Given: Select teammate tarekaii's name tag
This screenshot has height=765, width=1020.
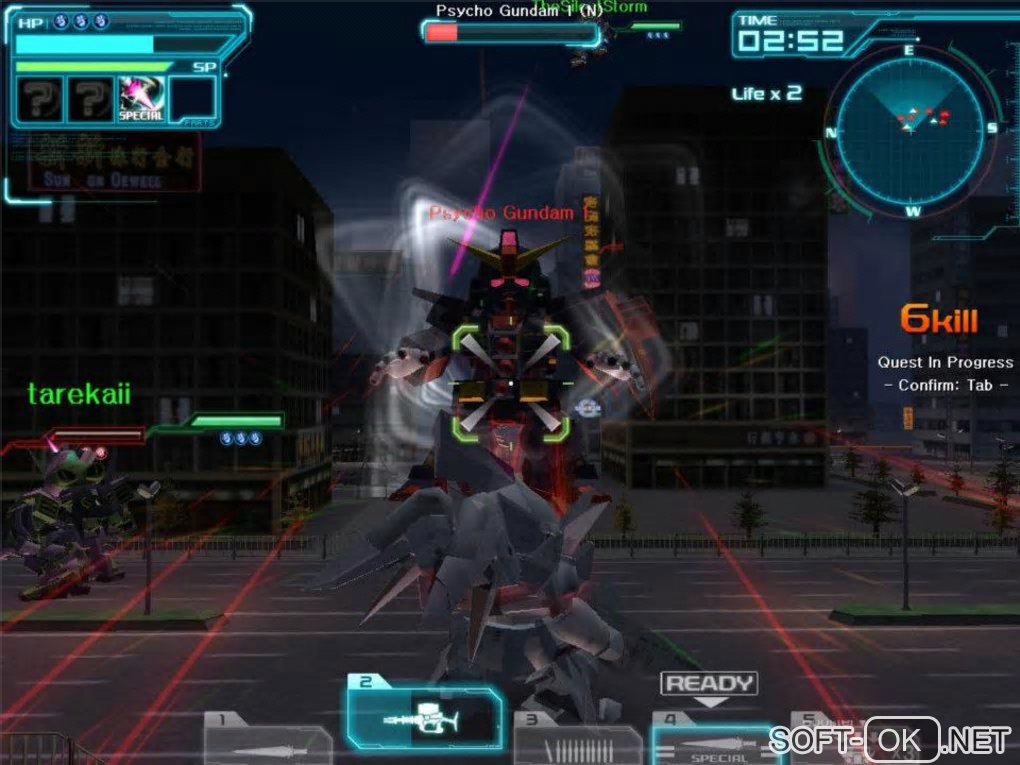Looking at the screenshot, I should tap(79, 394).
